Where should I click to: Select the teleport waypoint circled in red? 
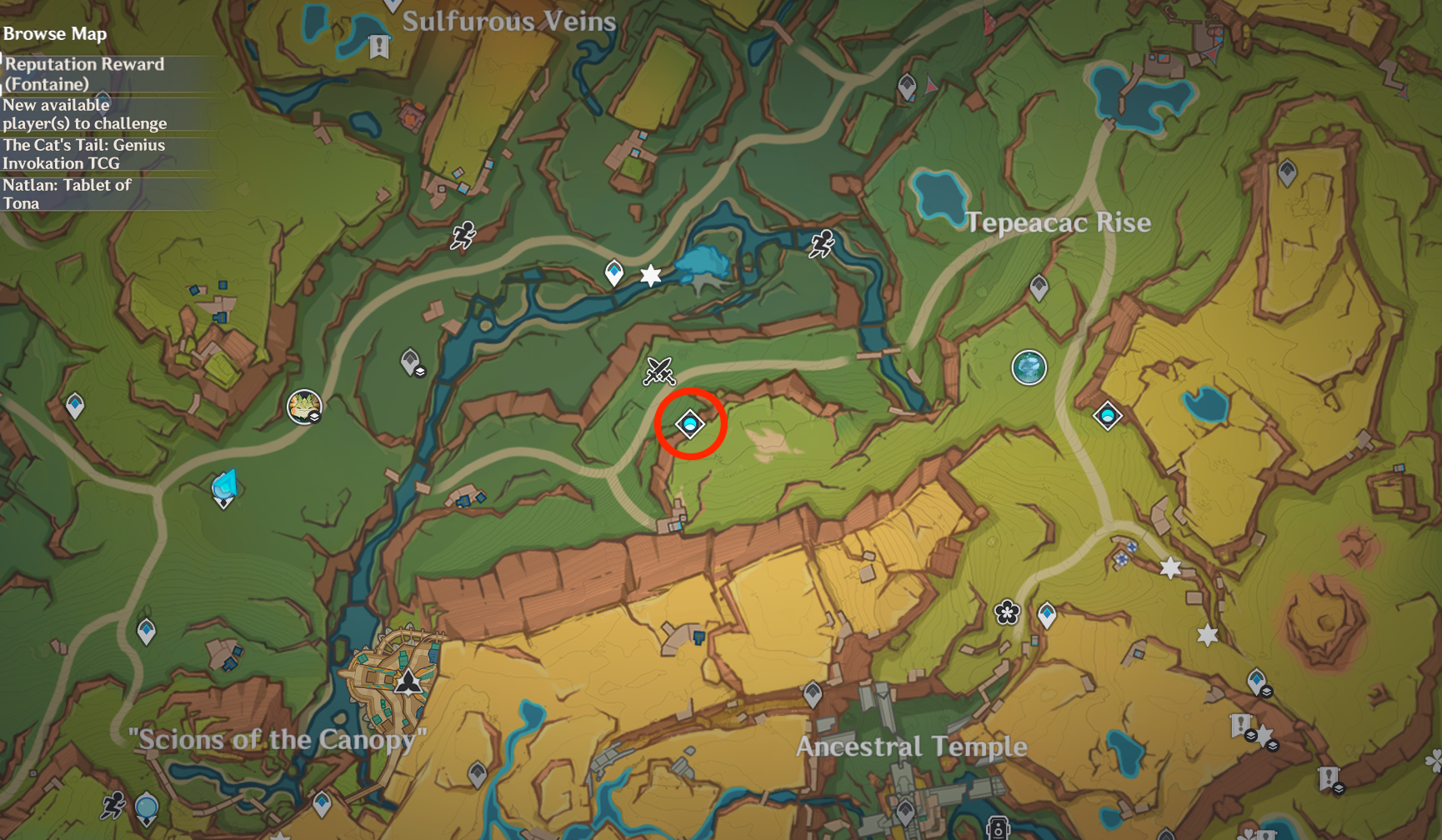[690, 424]
